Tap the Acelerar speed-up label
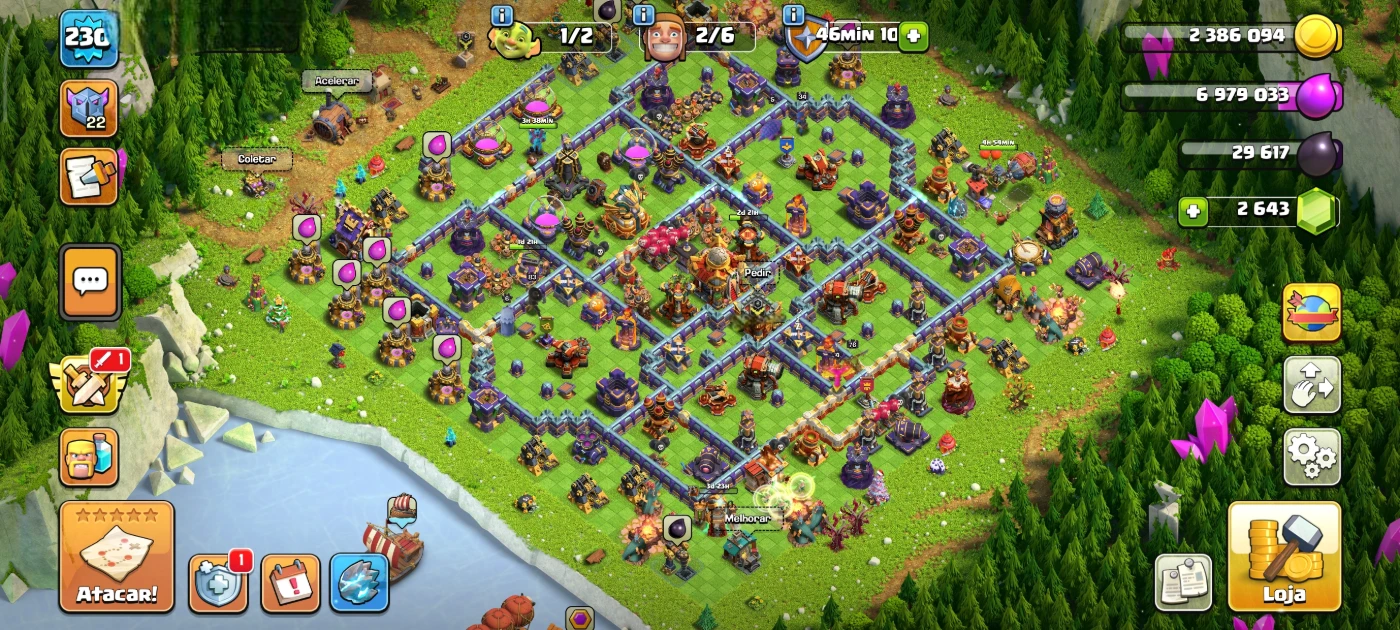The width and height of the screenshot is (1400, 630). click(336, 81)
